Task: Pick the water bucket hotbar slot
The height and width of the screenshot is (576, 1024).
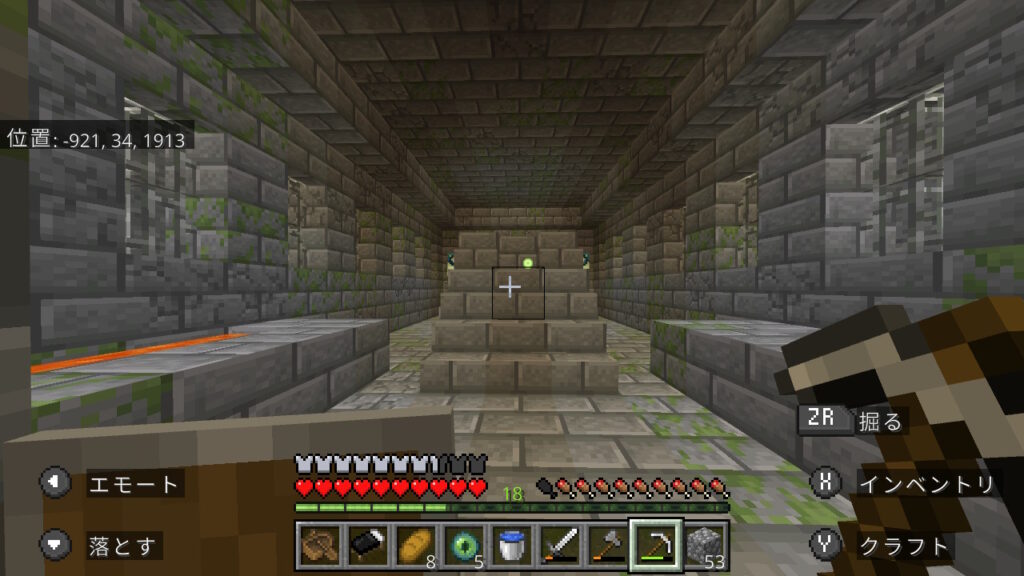Action: (511, 545)
